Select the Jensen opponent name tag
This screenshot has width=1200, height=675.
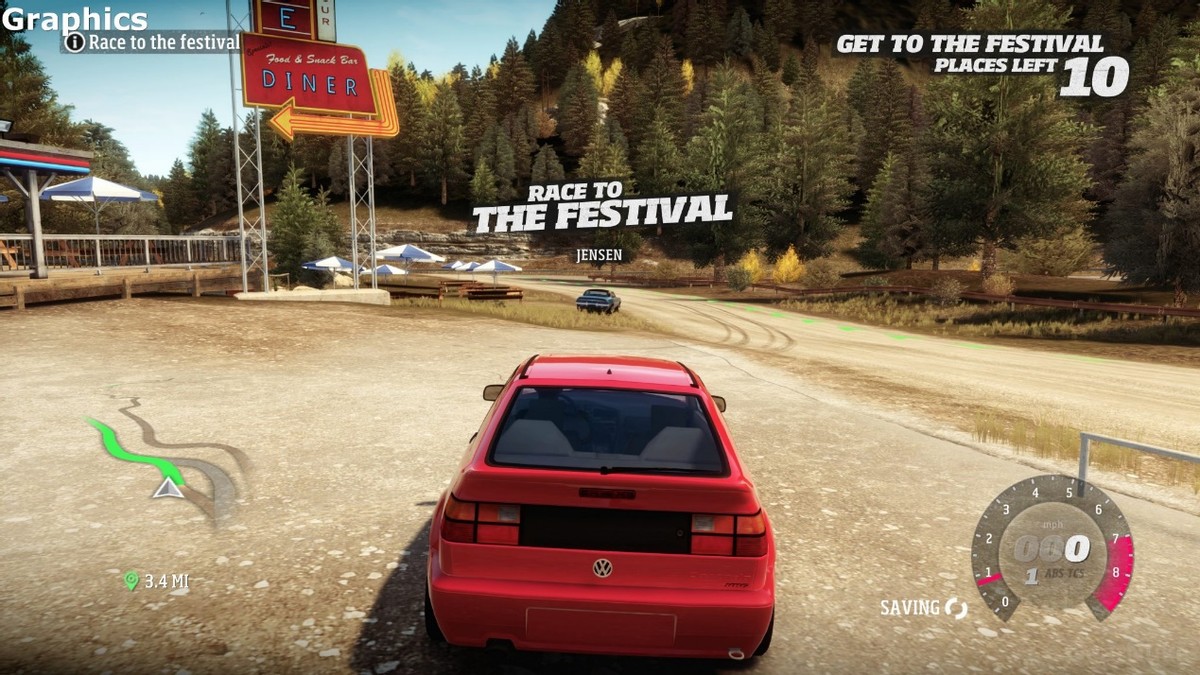(599, 255)
